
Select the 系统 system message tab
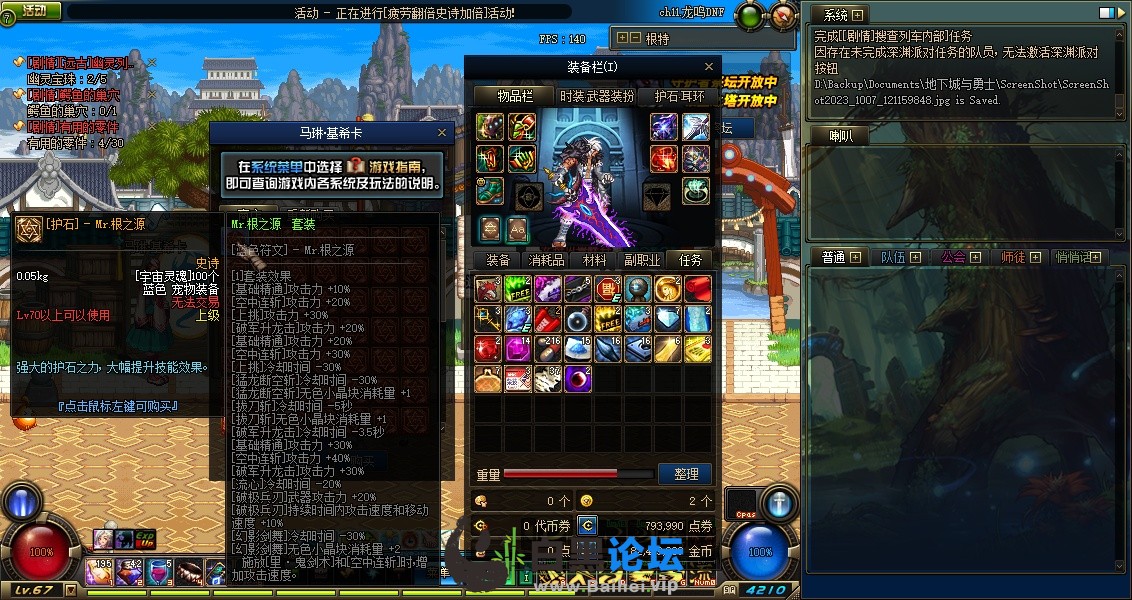[x=836, y=15]
